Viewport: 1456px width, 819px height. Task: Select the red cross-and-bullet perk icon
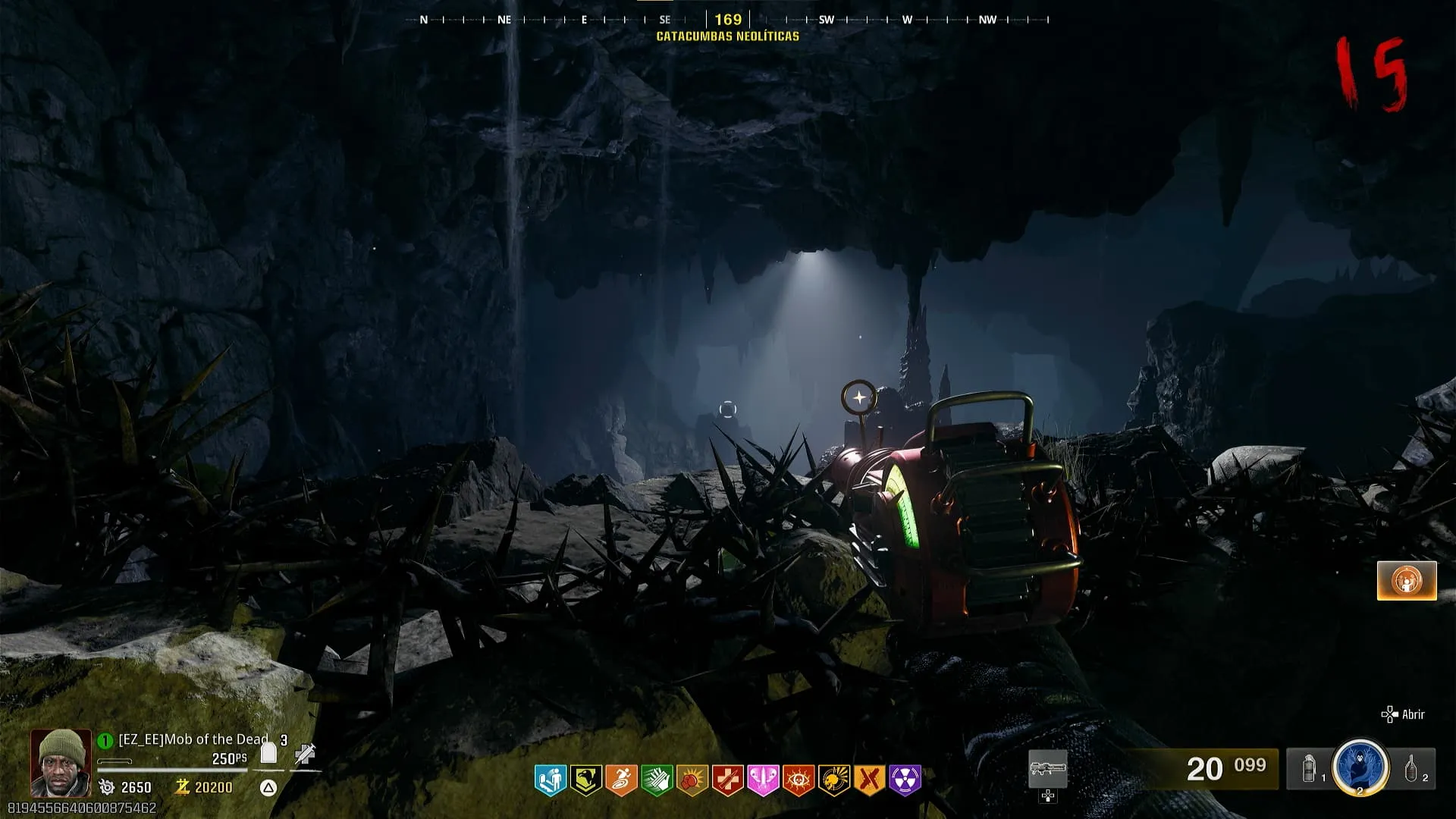click(x=727, y=780)
